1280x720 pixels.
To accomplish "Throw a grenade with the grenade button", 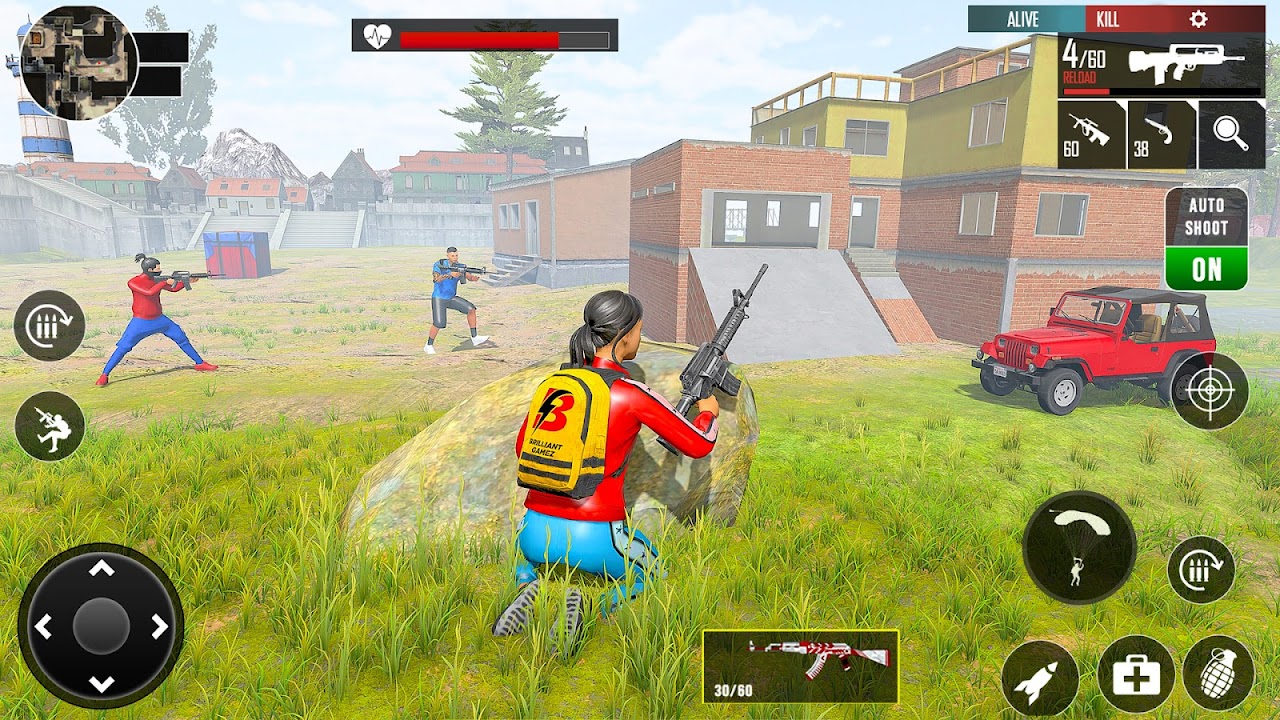I will 1218,674.
